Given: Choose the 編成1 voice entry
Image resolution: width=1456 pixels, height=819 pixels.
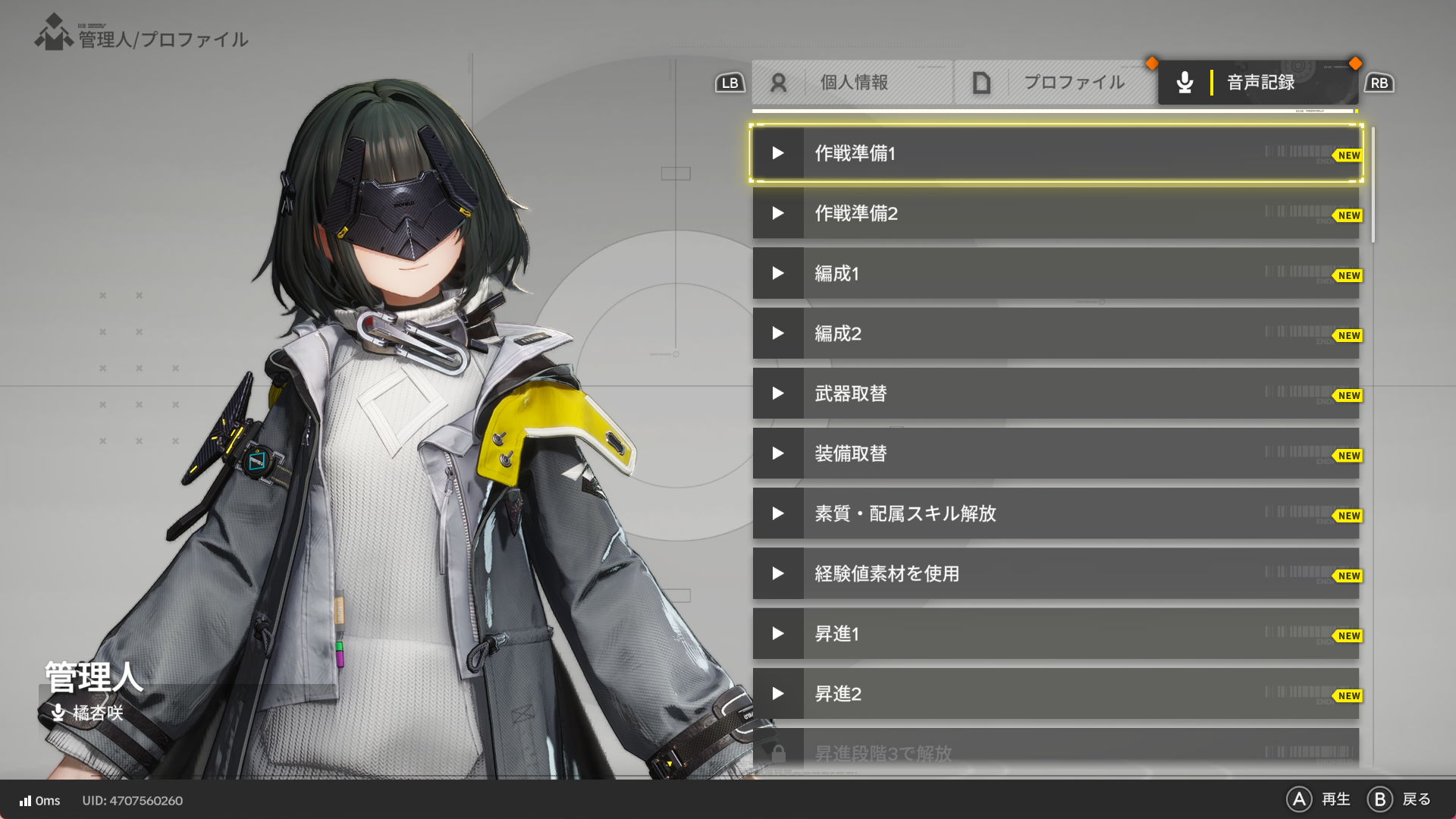Looking at the screenshot, I should point(1054,274).
